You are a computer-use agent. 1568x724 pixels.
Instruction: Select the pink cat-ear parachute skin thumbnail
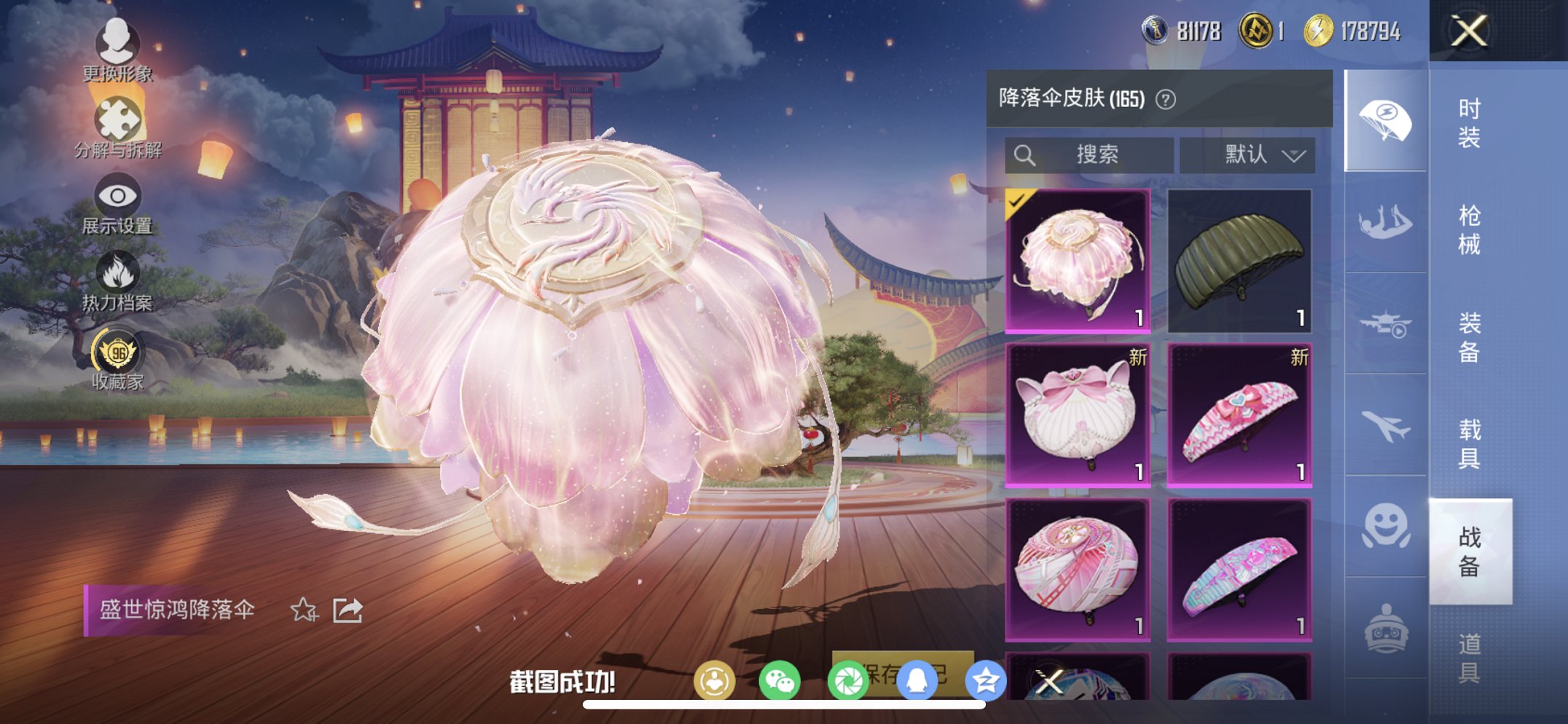(x=1079, y=414)
